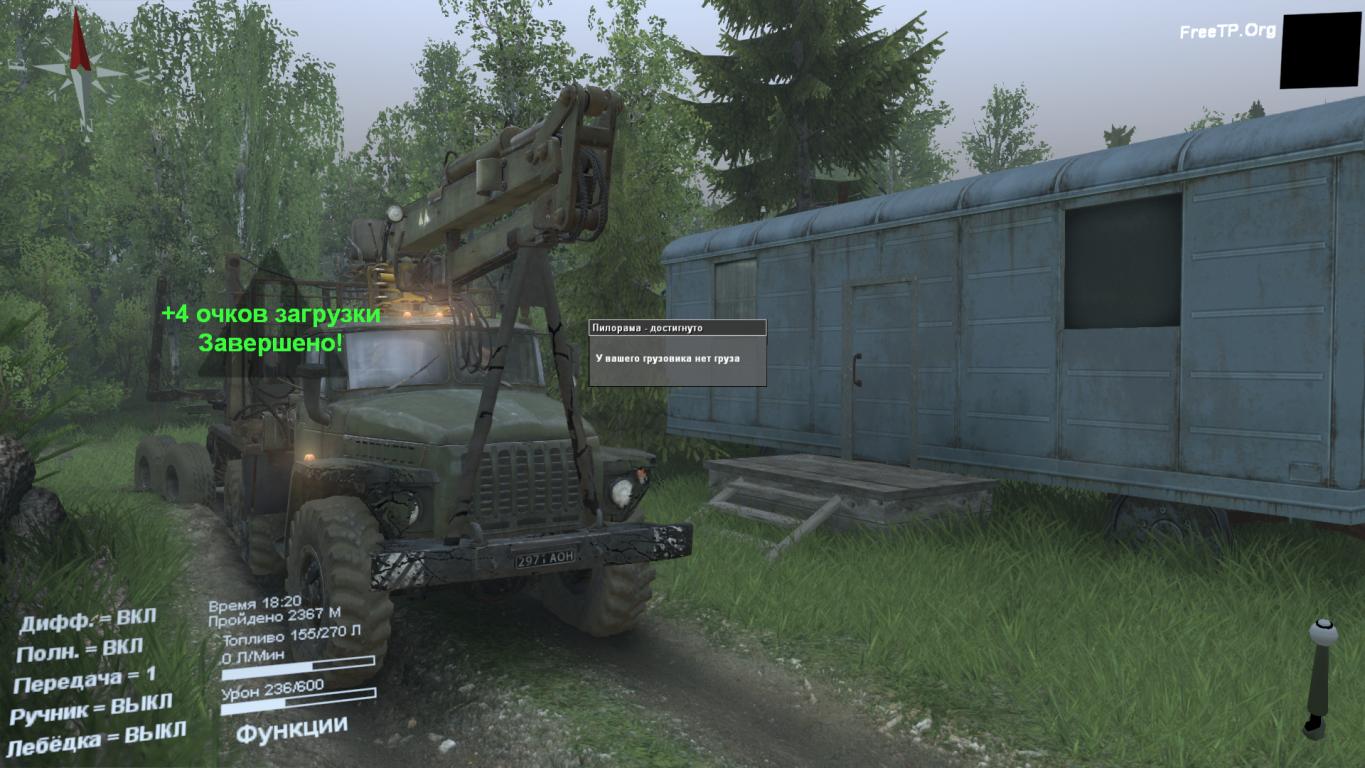Activate the Лебёдка winch
The width and height of the screenshot is (1365, 768).
pyautogui.click(x=95, y=739)
